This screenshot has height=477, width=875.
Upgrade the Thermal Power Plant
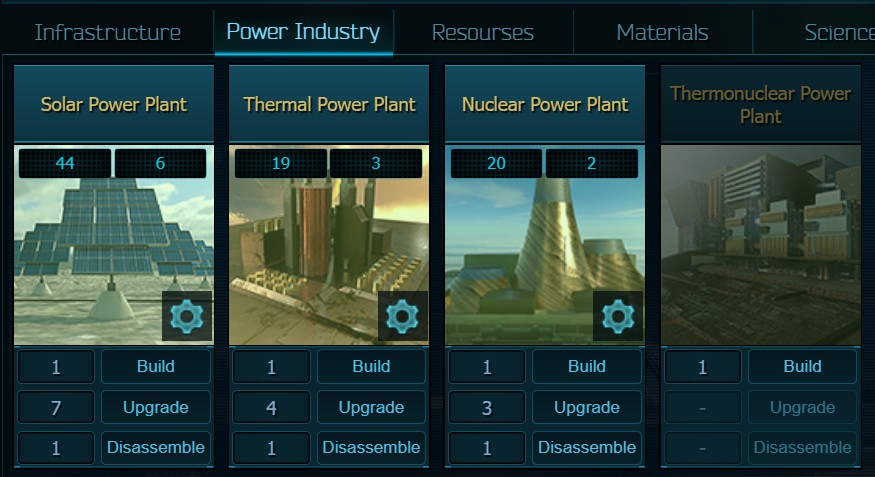click(x=371, y=407)
